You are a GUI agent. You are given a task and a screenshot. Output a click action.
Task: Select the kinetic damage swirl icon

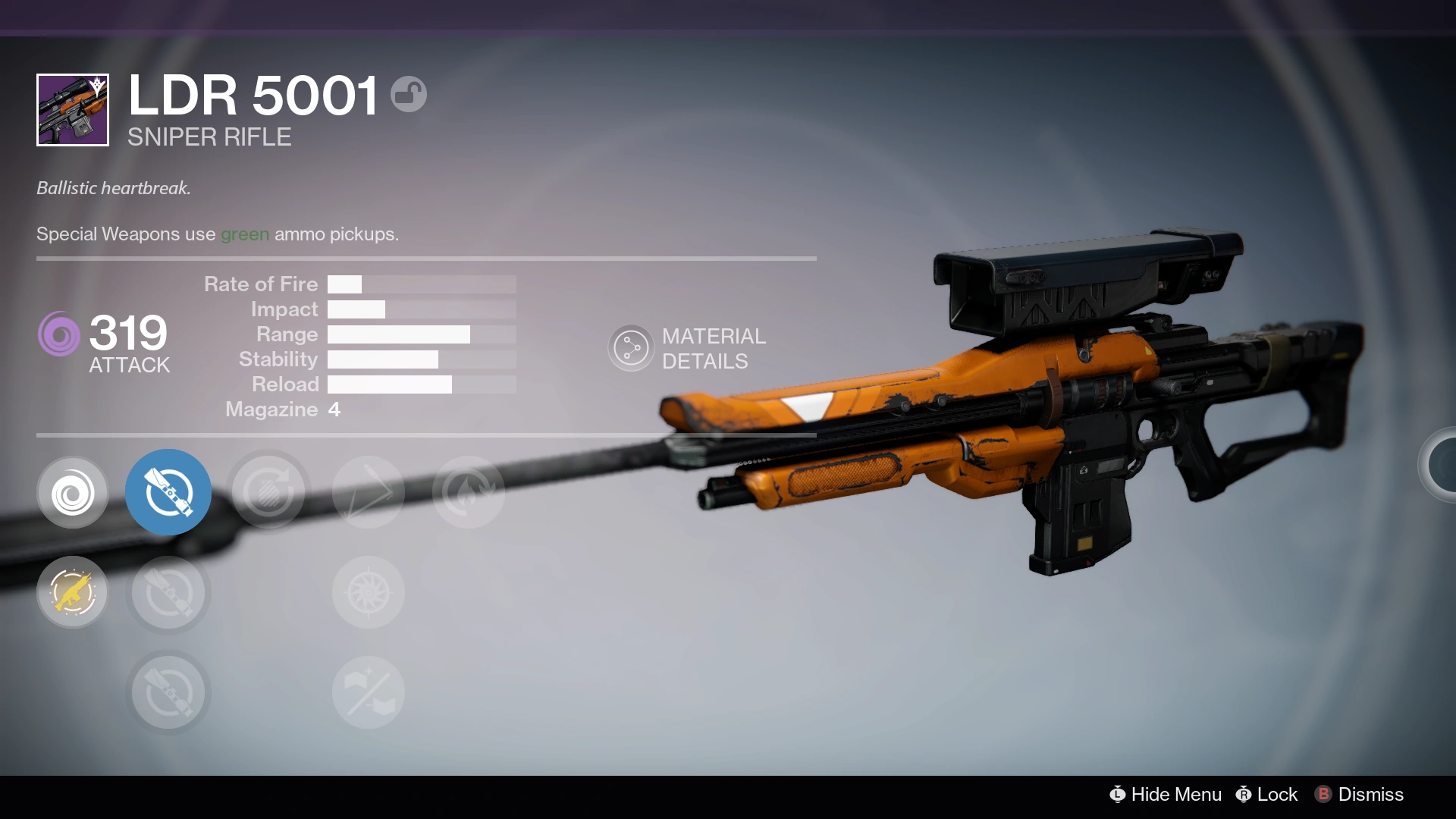click(x=73, y=493)
